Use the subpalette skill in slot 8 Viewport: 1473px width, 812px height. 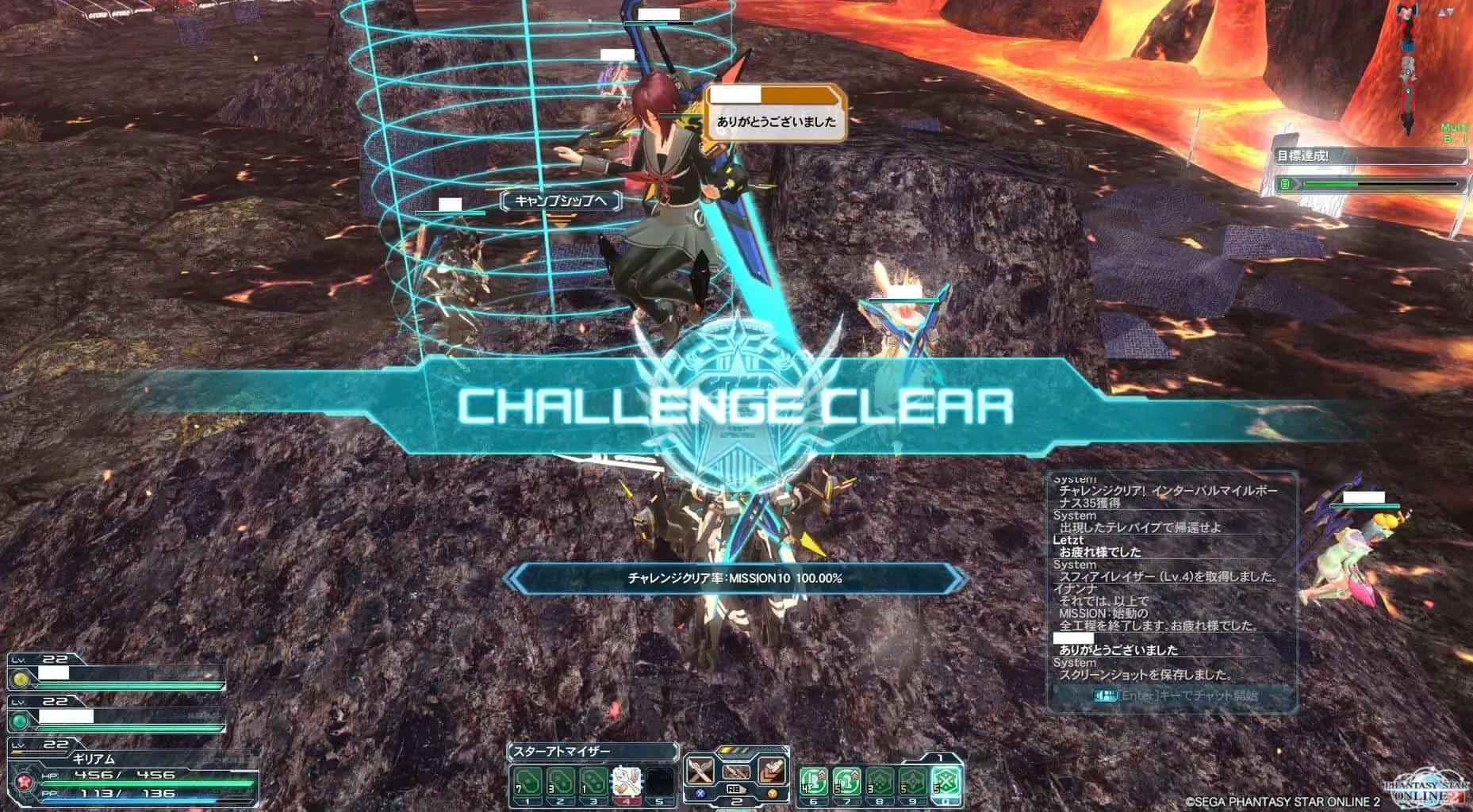[x=880, y=783]
